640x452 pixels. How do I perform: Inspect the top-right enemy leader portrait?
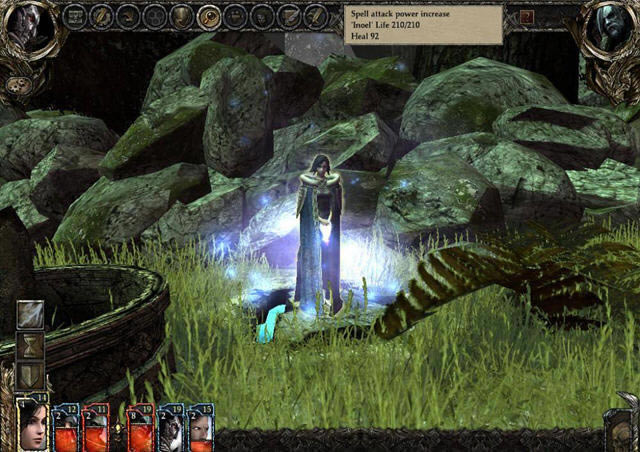pyautogui.click(x=610, y=24)
